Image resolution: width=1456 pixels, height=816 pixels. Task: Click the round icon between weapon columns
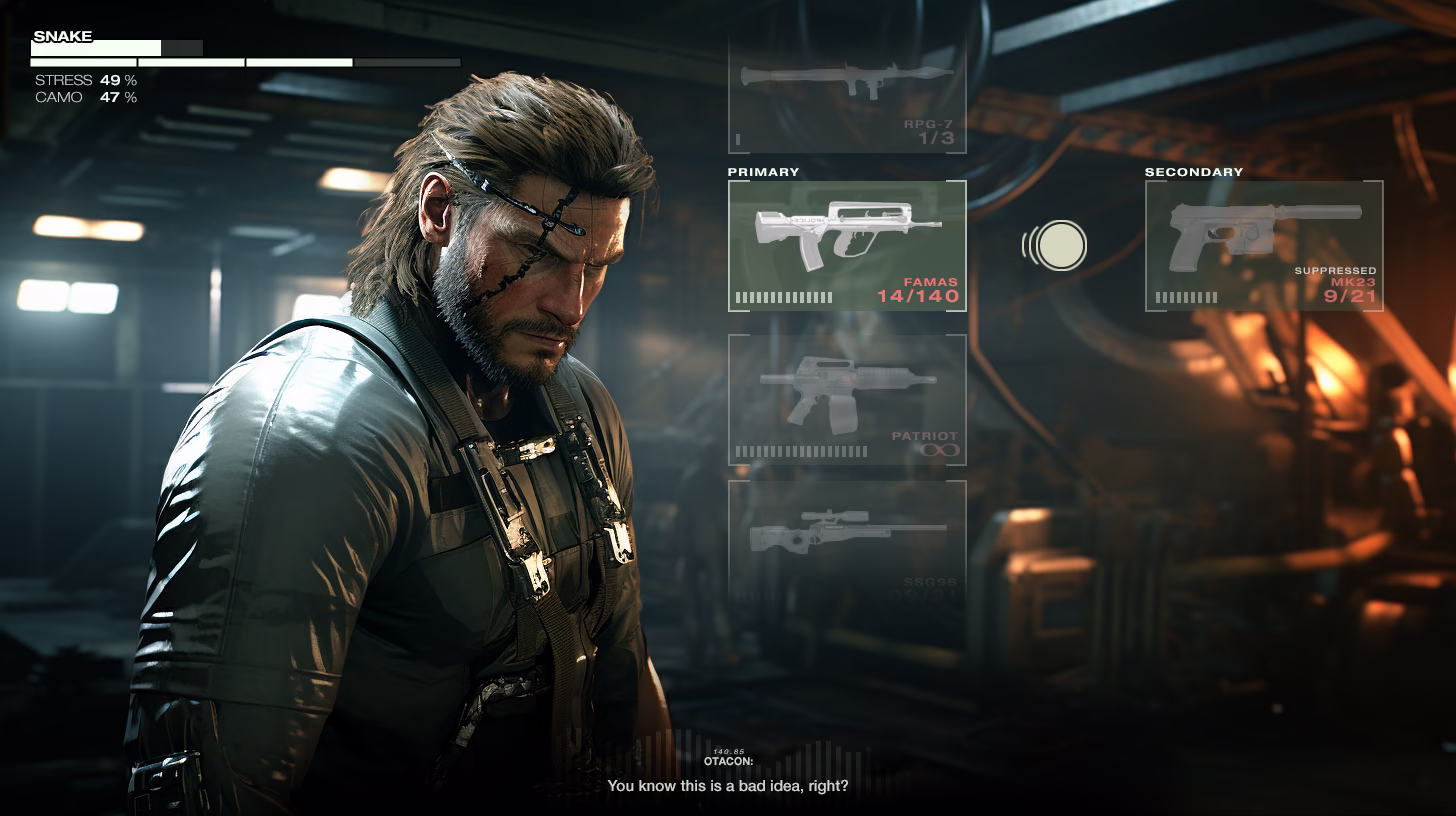(x=1060, y=245)
